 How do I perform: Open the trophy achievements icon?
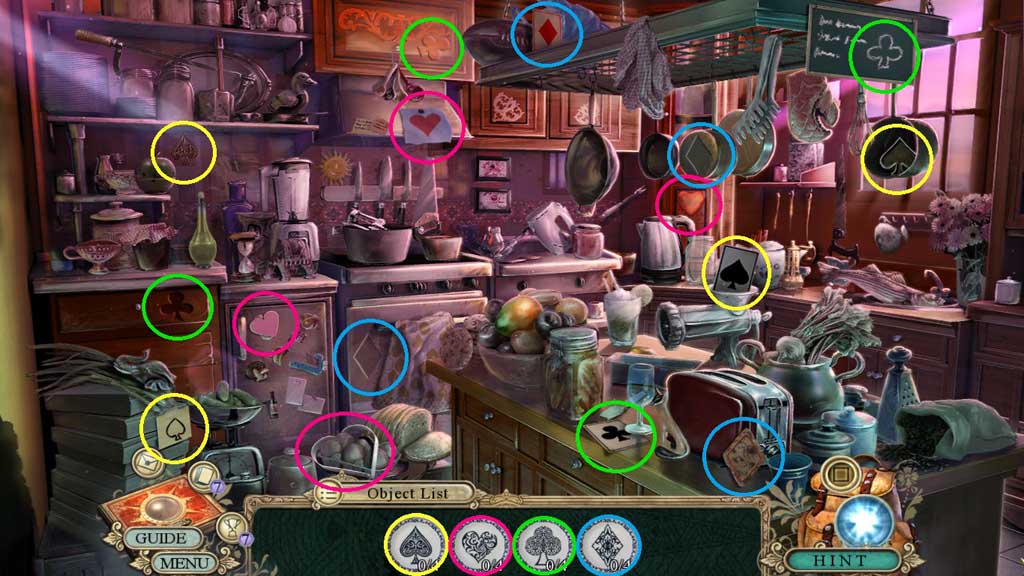click(x=231, y=525)
